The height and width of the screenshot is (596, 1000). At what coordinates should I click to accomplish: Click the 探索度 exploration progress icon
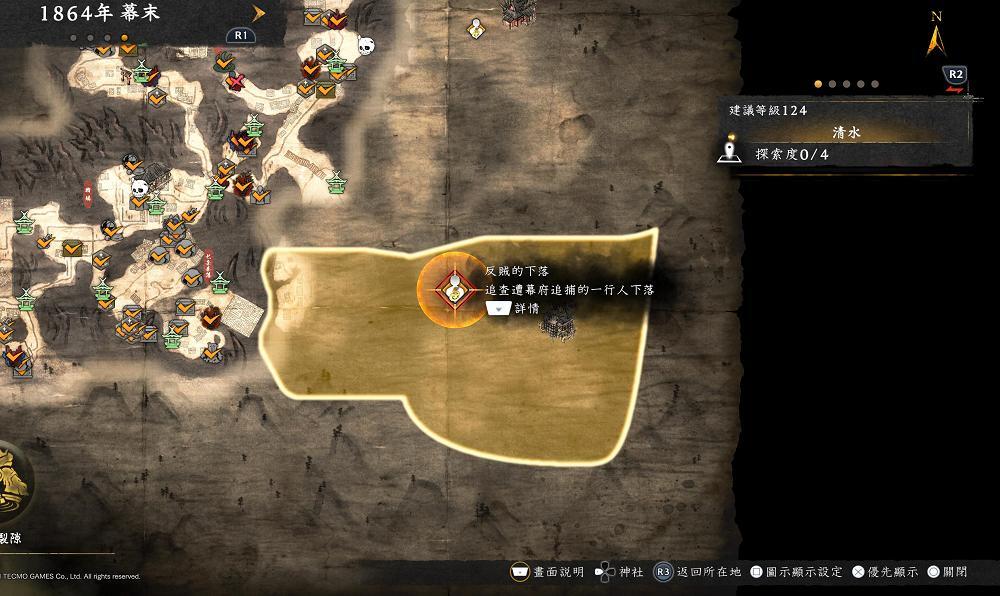[x=729, y=155]
